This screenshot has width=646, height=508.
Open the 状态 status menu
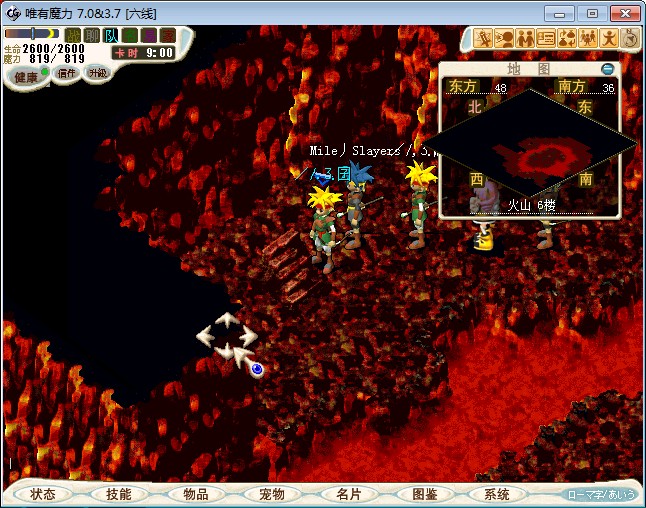tap(43, 494)
